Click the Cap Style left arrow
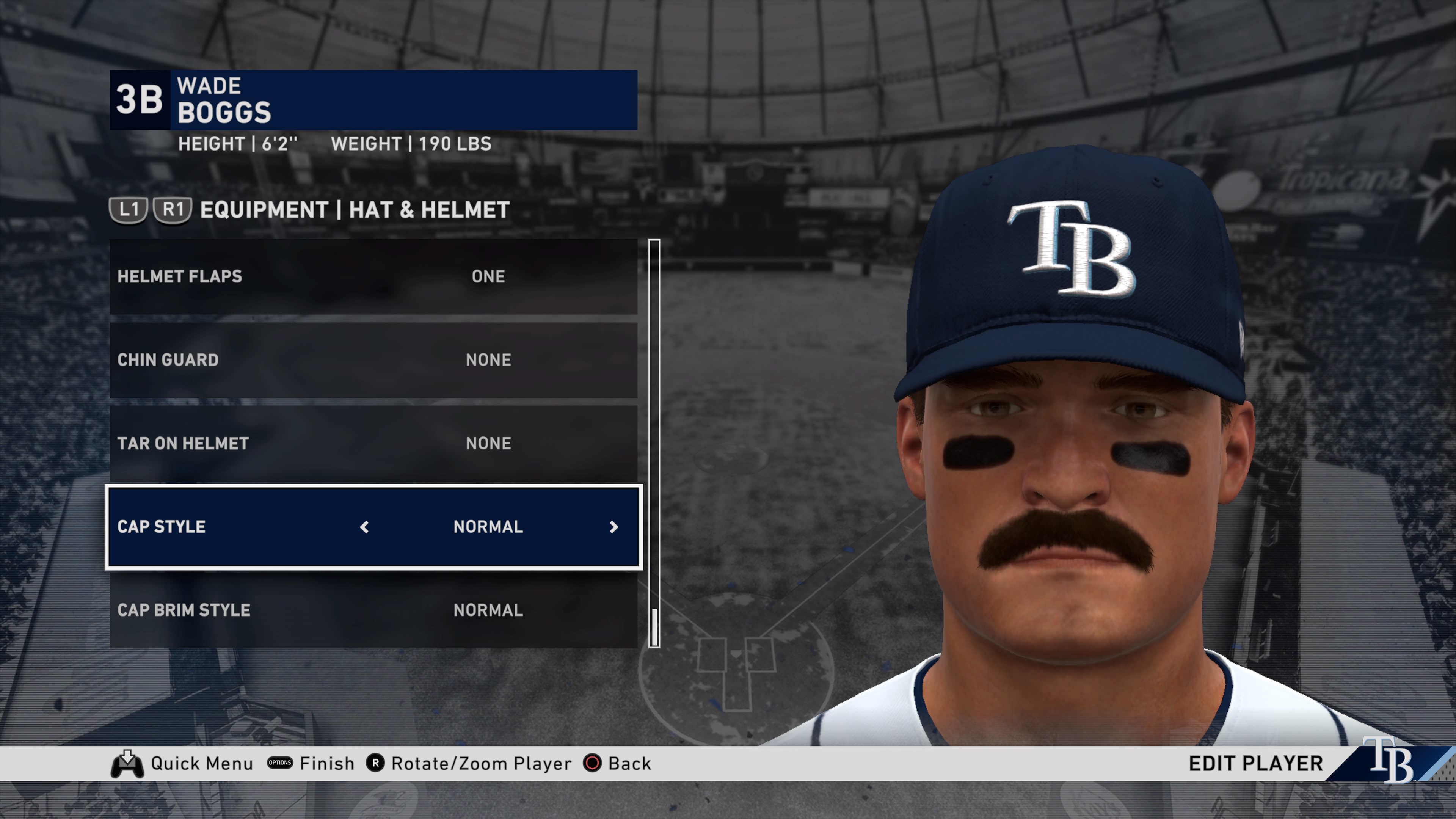 tap(364, 527)
